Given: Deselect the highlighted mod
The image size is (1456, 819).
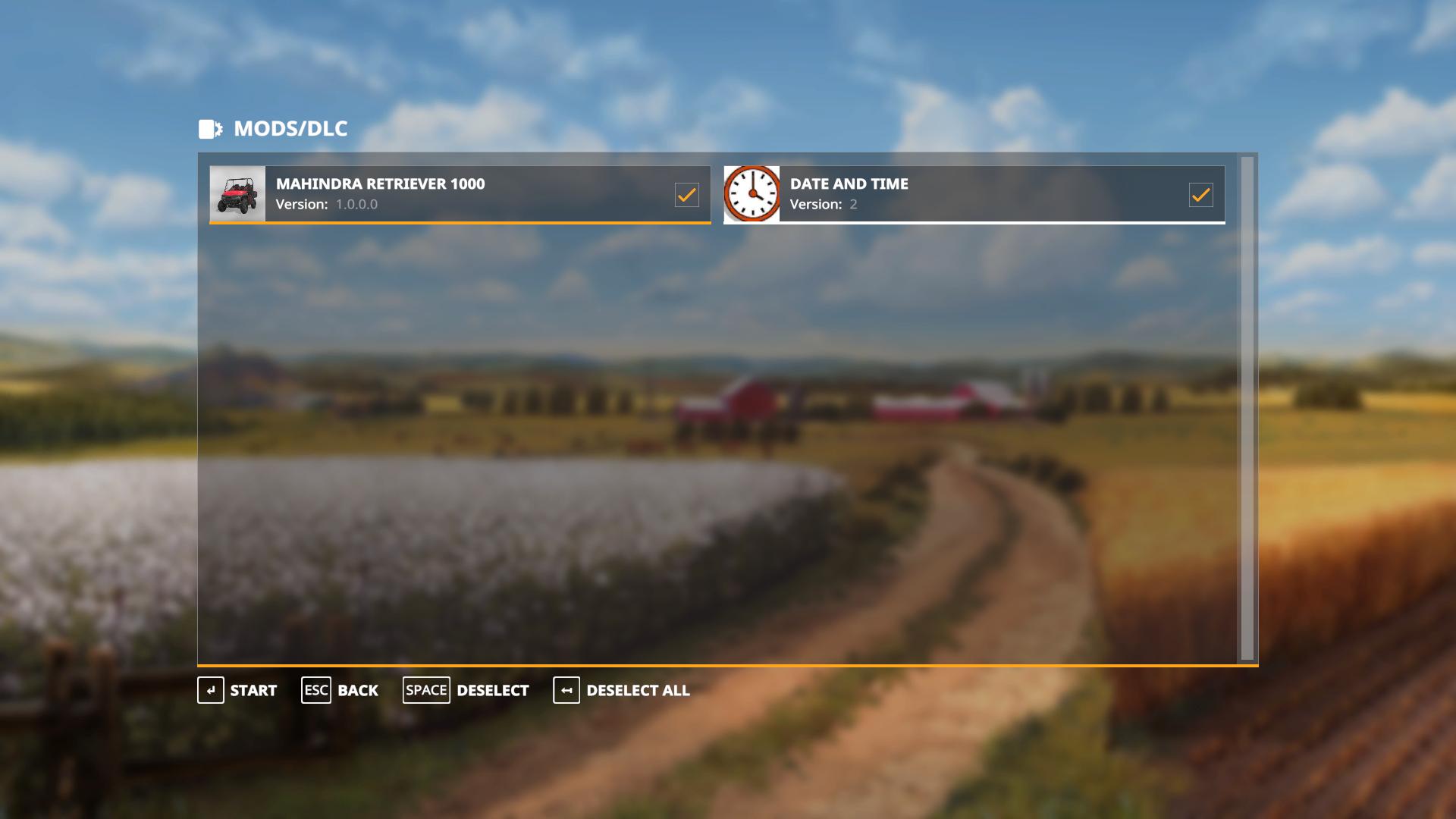Looking at the screenshot, I should coord(466,690).
